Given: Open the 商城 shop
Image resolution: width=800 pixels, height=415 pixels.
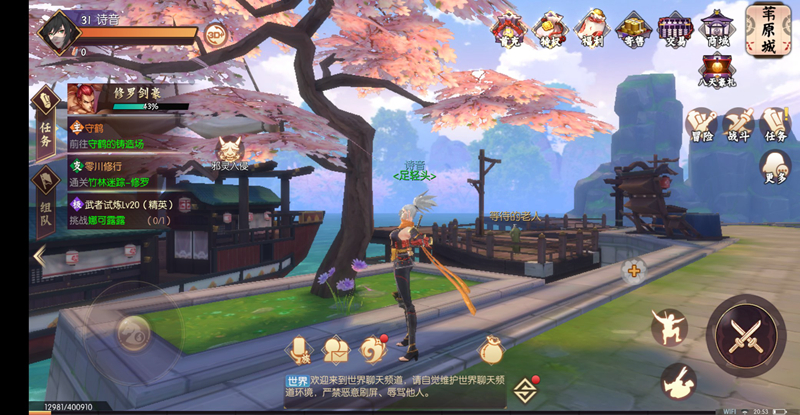Looking at the screenshot, I should [717, 28].
